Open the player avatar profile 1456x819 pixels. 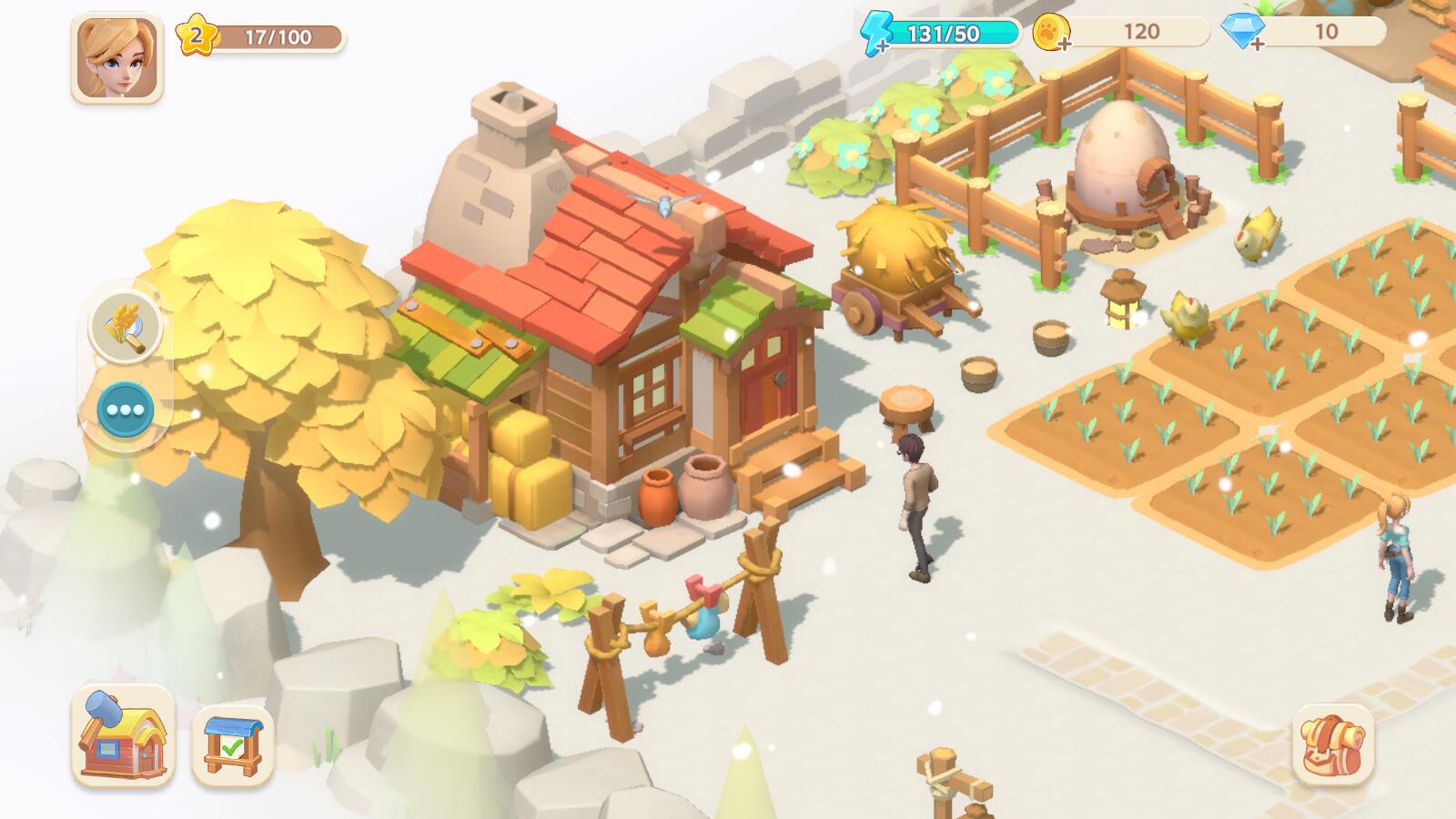point(116,58)
